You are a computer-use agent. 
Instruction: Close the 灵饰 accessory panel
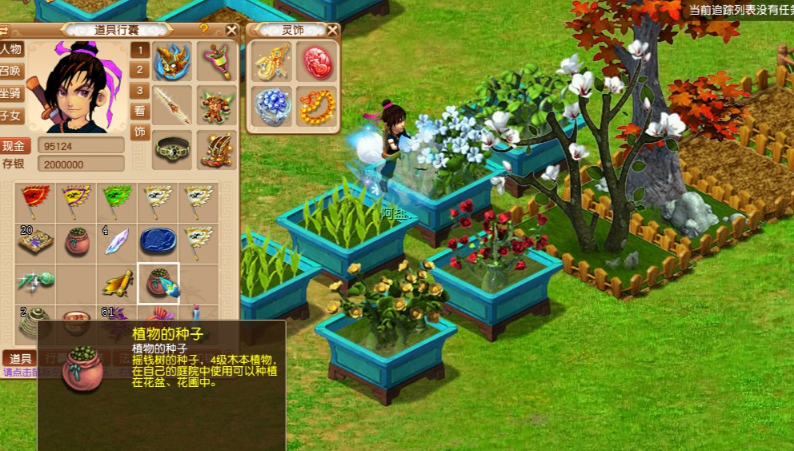[x=332, y=30]
